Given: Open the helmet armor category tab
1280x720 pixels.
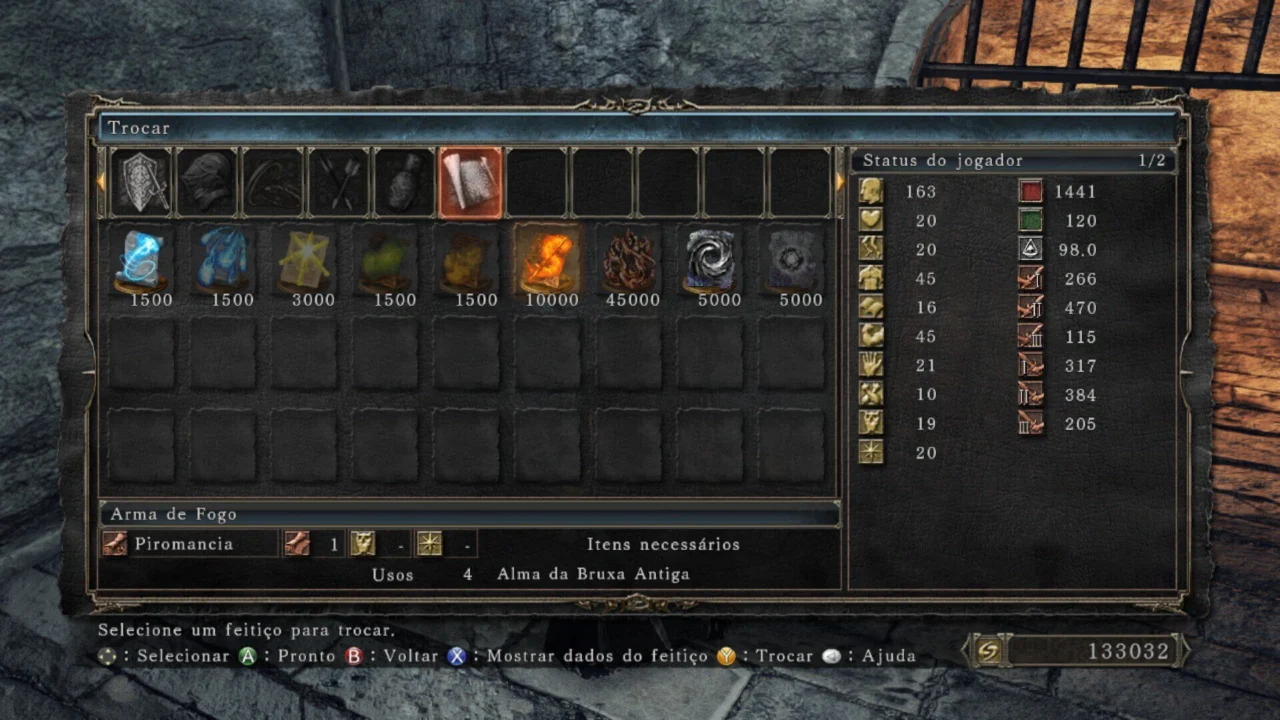Looking at the screenshot, I should 208,182.
